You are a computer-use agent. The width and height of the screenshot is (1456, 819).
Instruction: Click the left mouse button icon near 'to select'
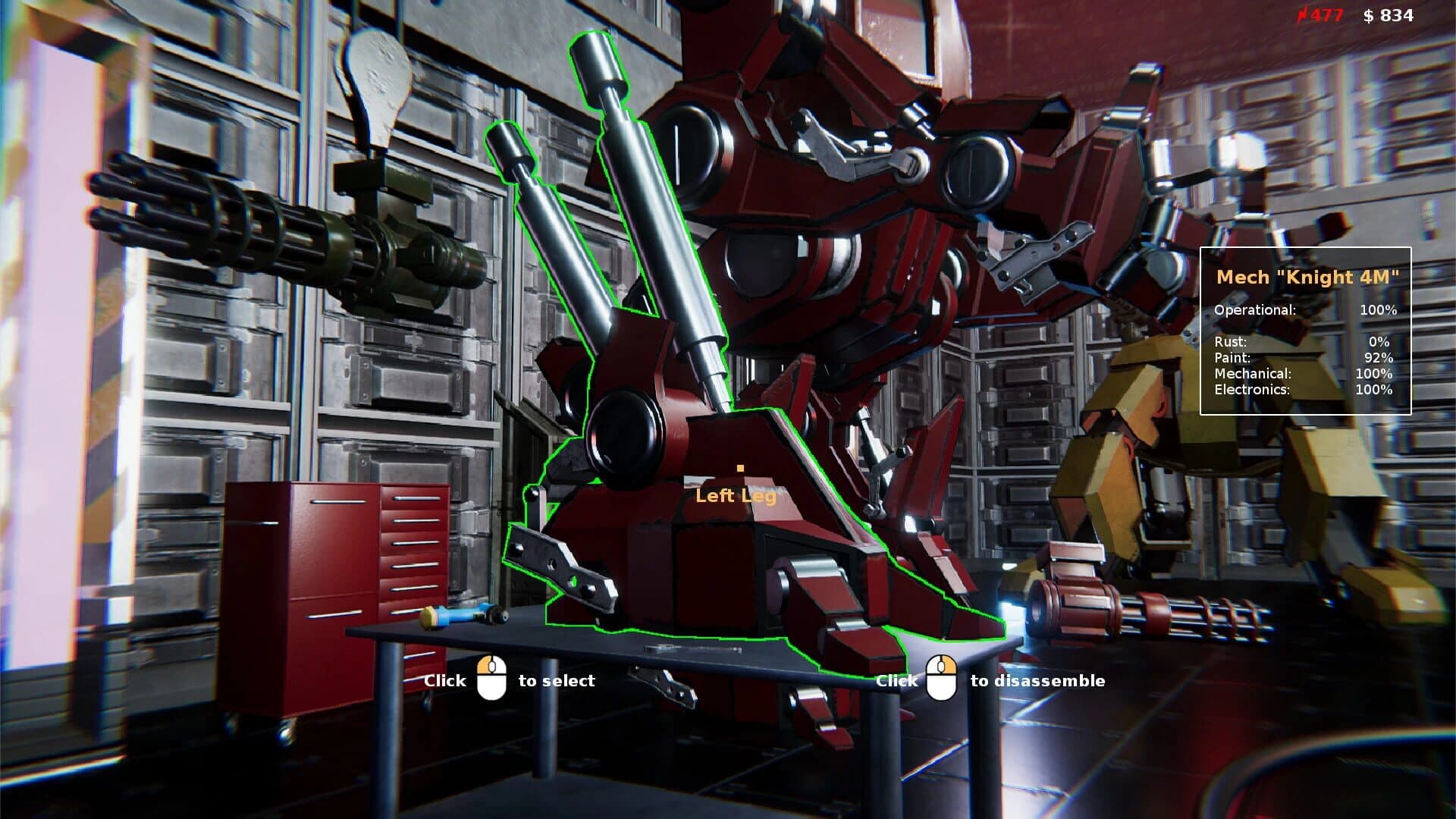(491, 679)
